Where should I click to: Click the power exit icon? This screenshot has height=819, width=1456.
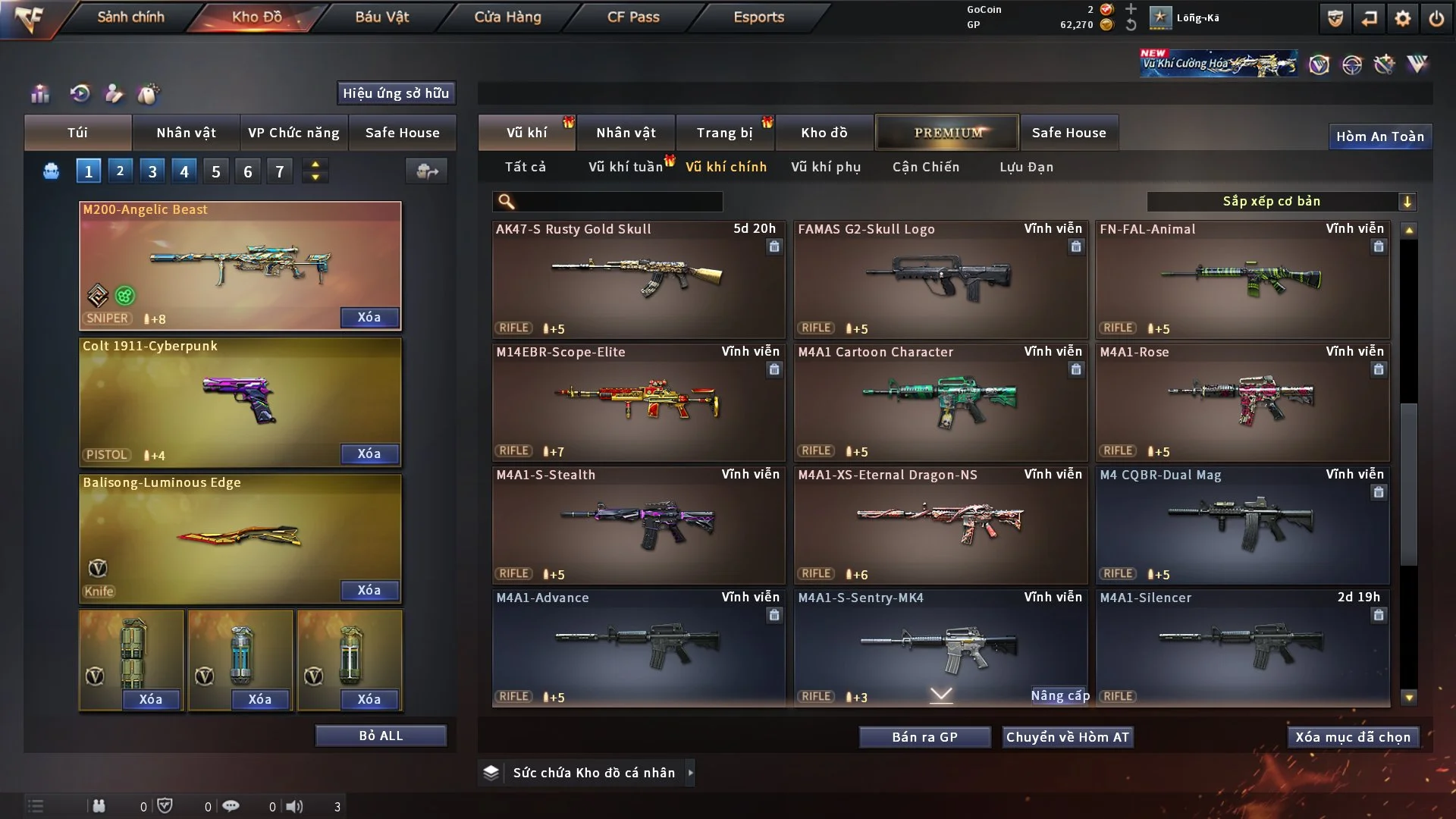[x=1436, y=18]
